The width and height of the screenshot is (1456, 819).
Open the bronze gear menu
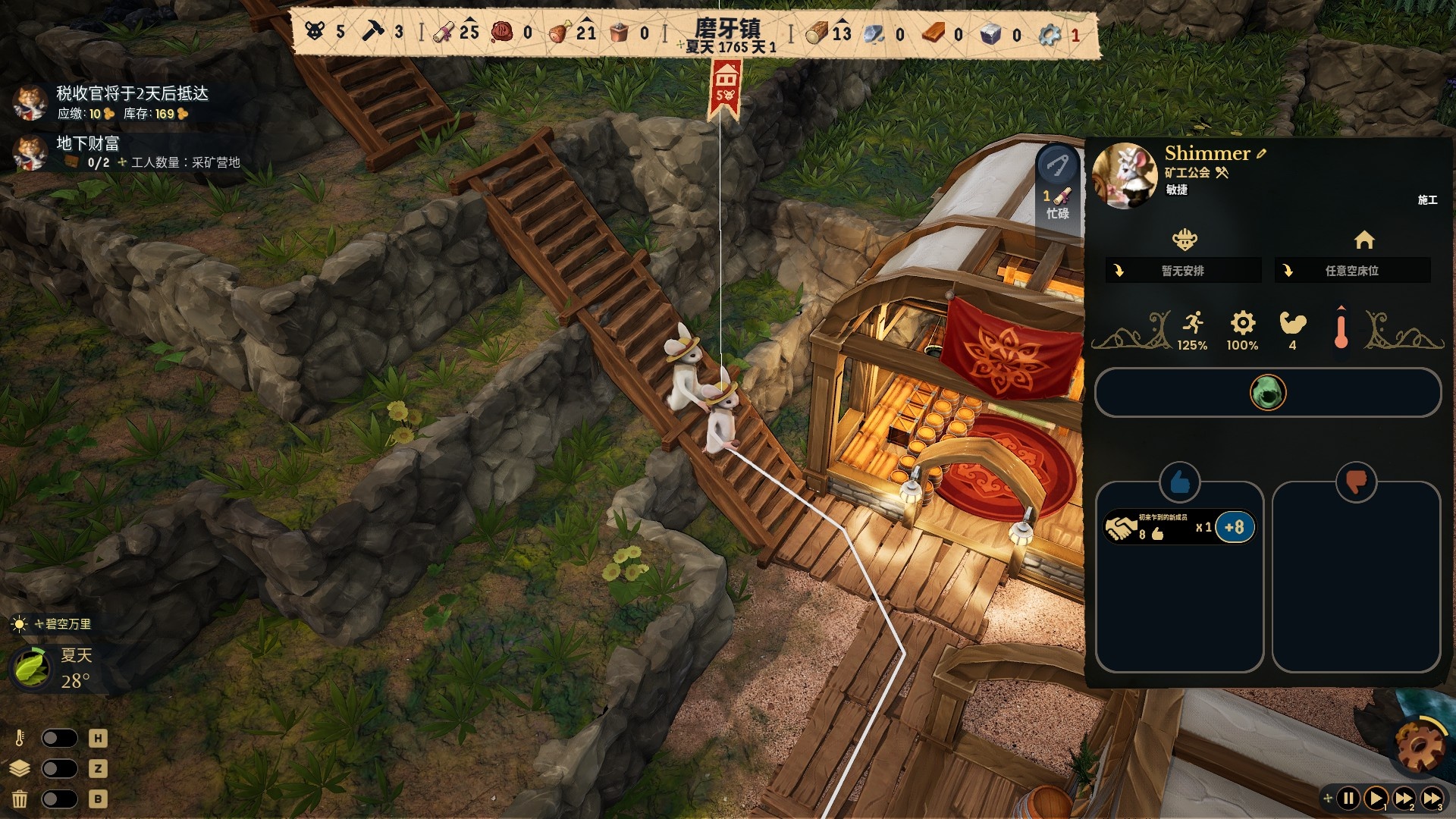click(1420, 747)
